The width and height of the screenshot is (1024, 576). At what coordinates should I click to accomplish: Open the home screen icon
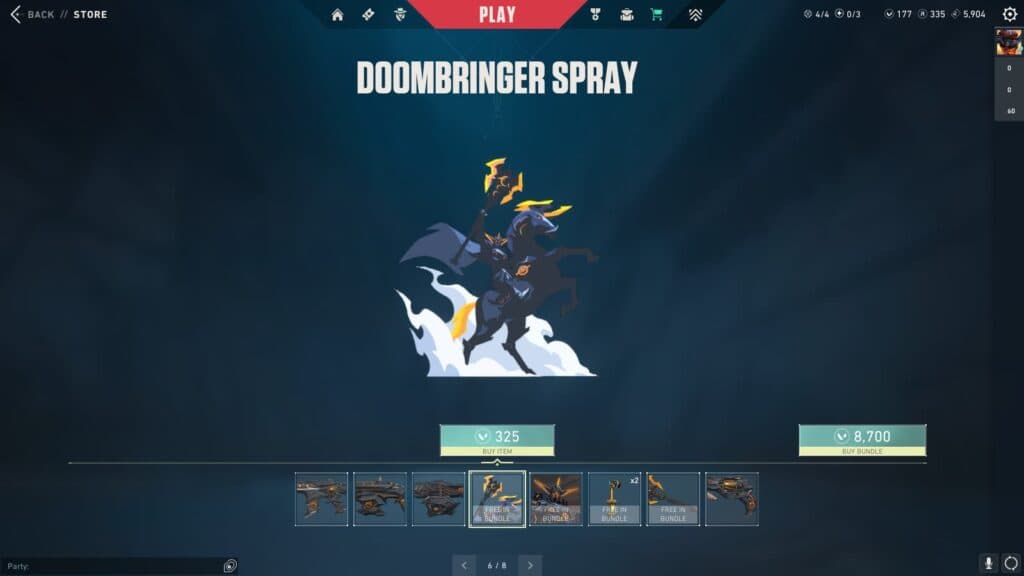[x=338, y=15]
